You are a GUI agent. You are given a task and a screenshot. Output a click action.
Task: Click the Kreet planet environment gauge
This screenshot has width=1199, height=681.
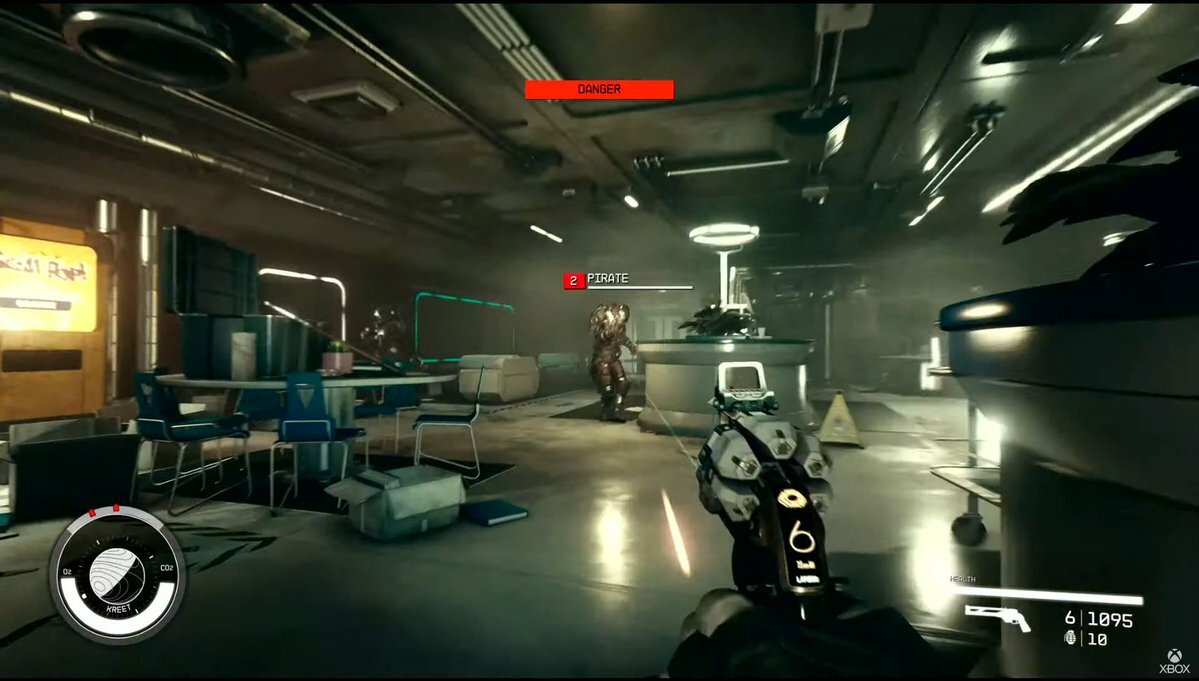click(x=117, y=573)
